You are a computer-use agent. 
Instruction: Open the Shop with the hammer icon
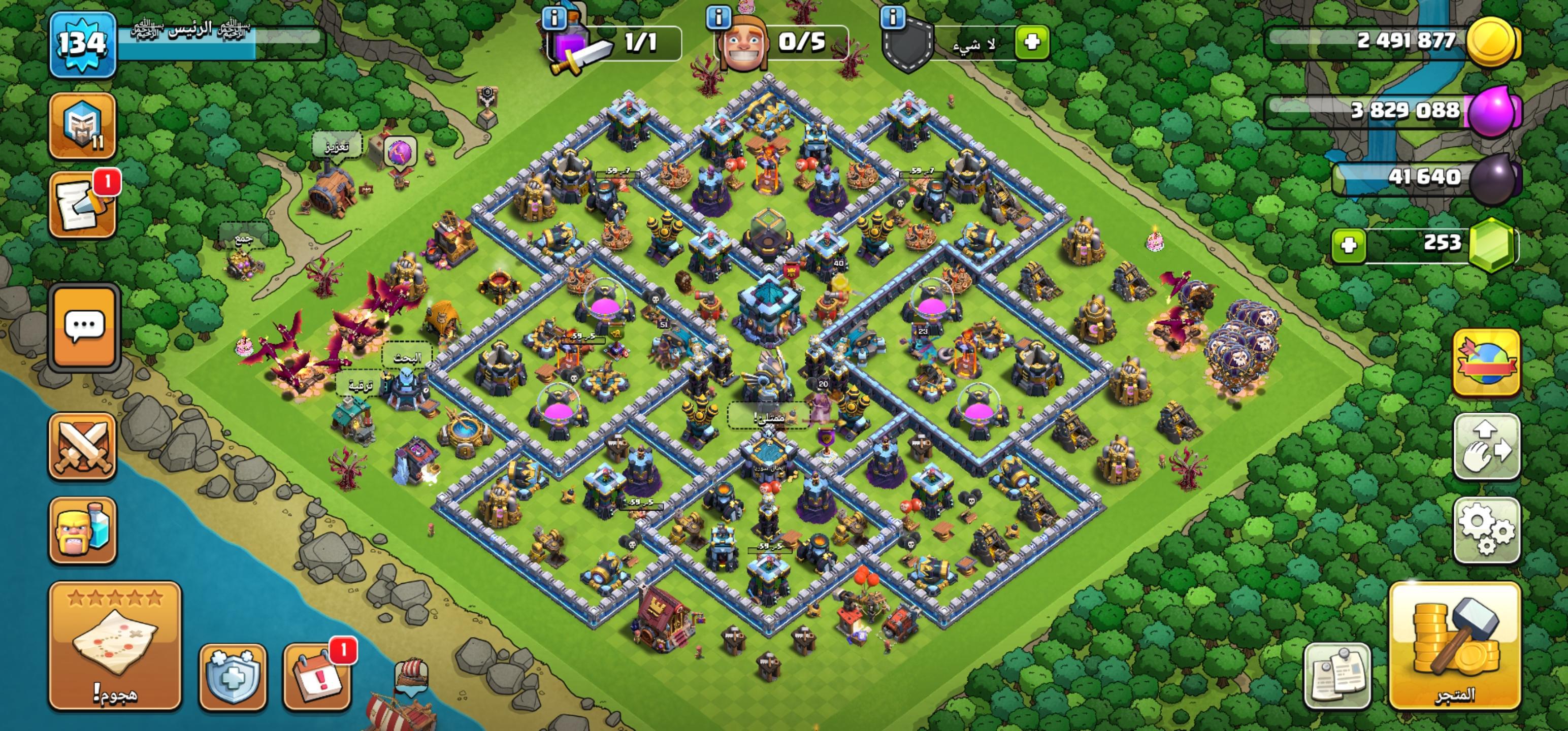[1455, 645]
